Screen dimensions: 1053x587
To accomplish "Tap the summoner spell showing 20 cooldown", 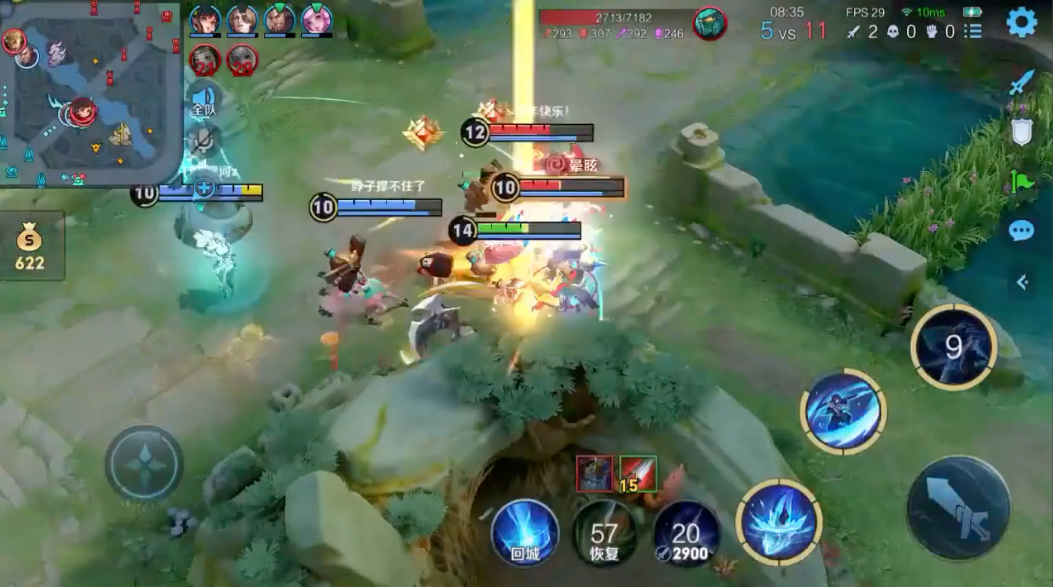I will click(686, 532).
